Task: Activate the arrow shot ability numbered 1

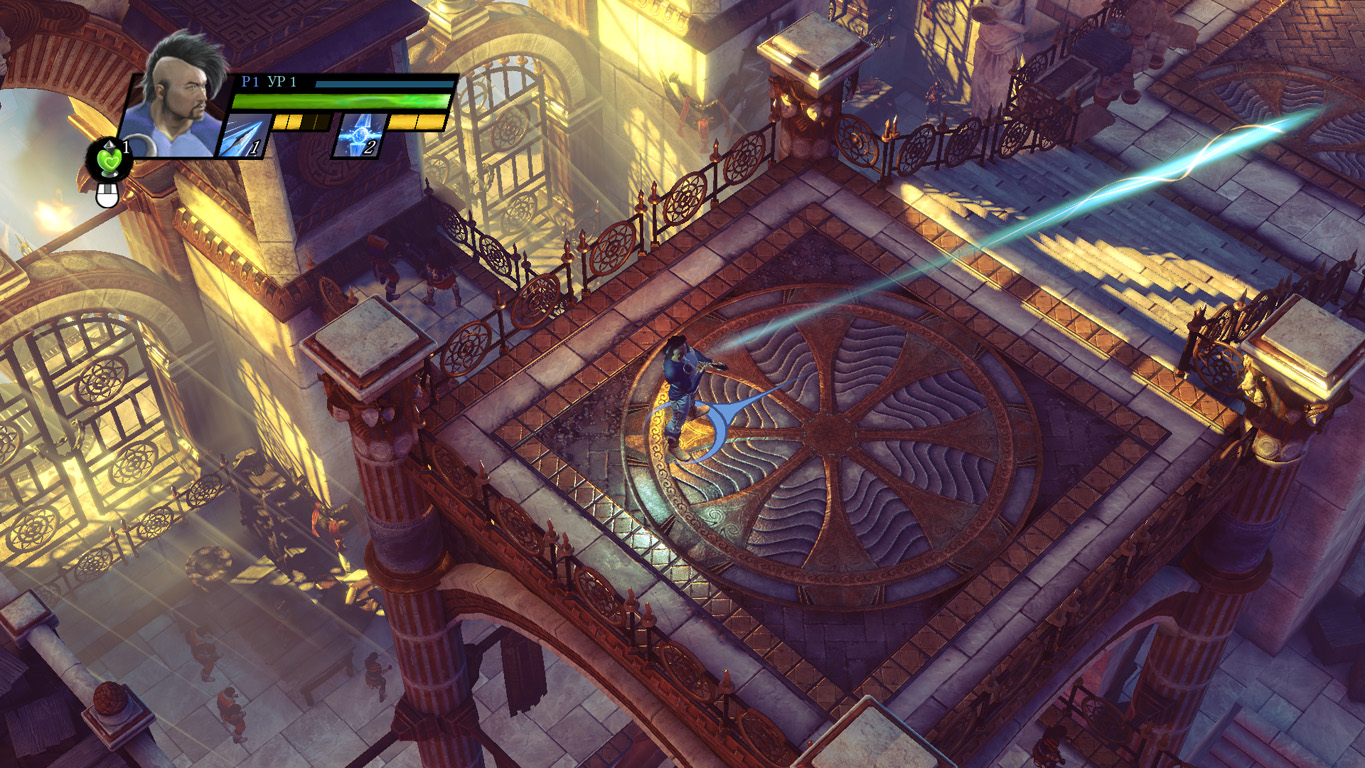Action: (x=244, y=136)
